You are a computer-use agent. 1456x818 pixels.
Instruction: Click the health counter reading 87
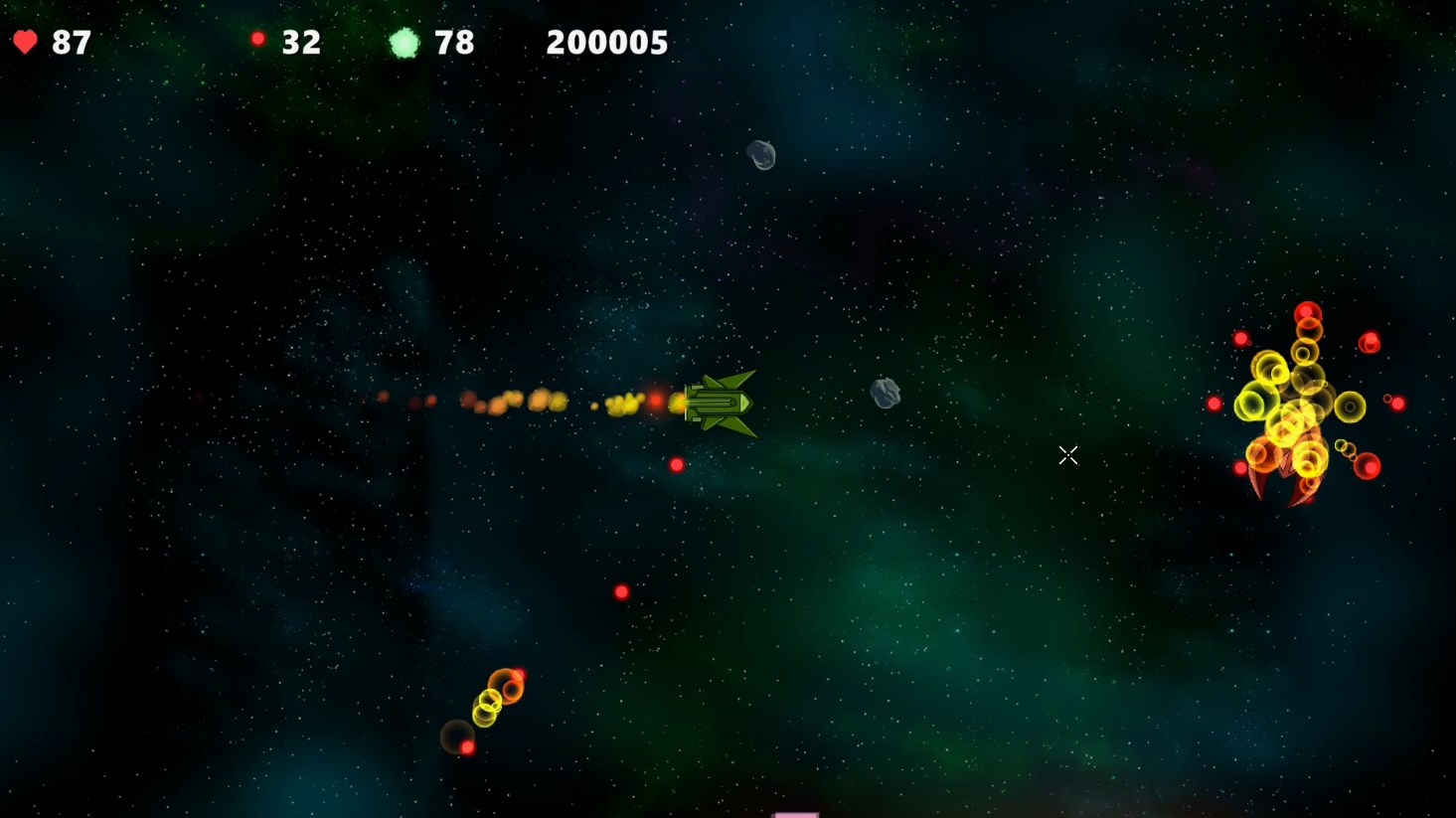(72, 42)
